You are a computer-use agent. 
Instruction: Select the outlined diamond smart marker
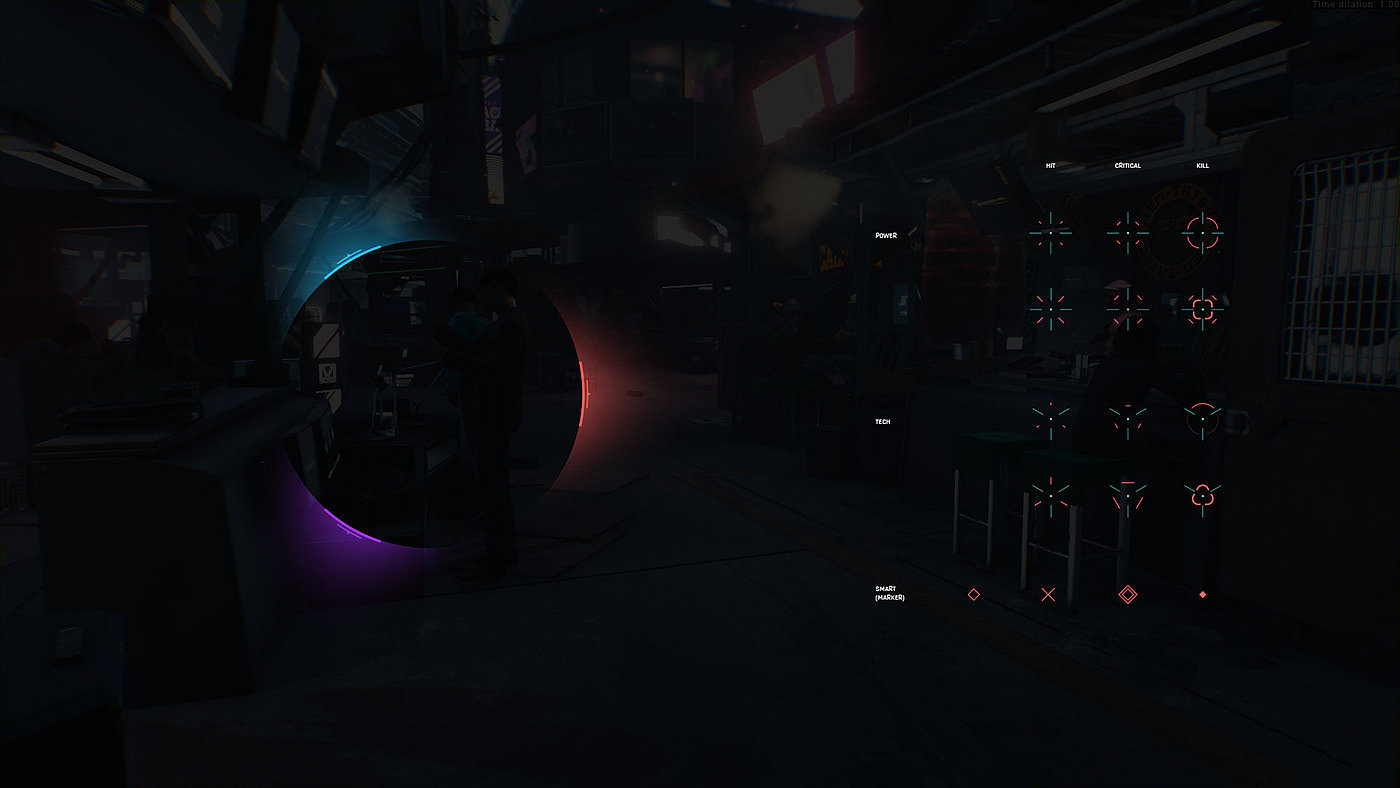973,594
